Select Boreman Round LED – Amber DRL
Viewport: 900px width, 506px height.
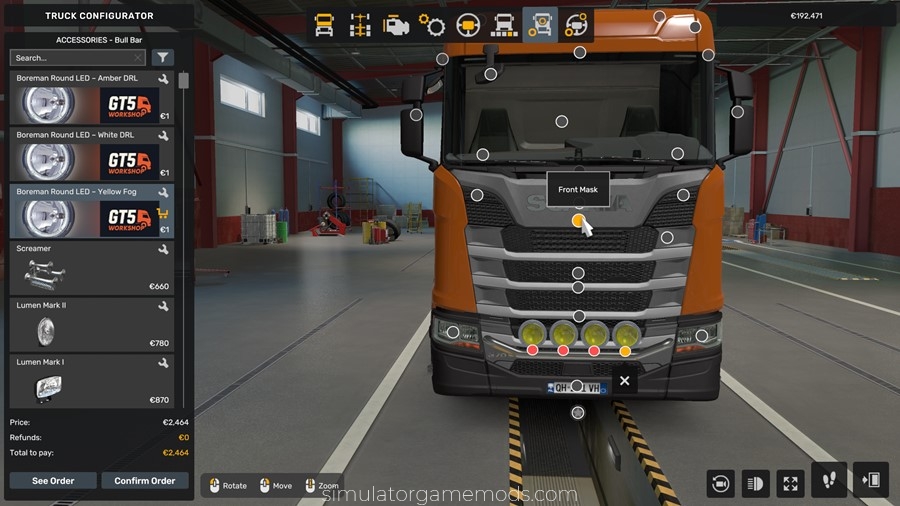[90, 98]
